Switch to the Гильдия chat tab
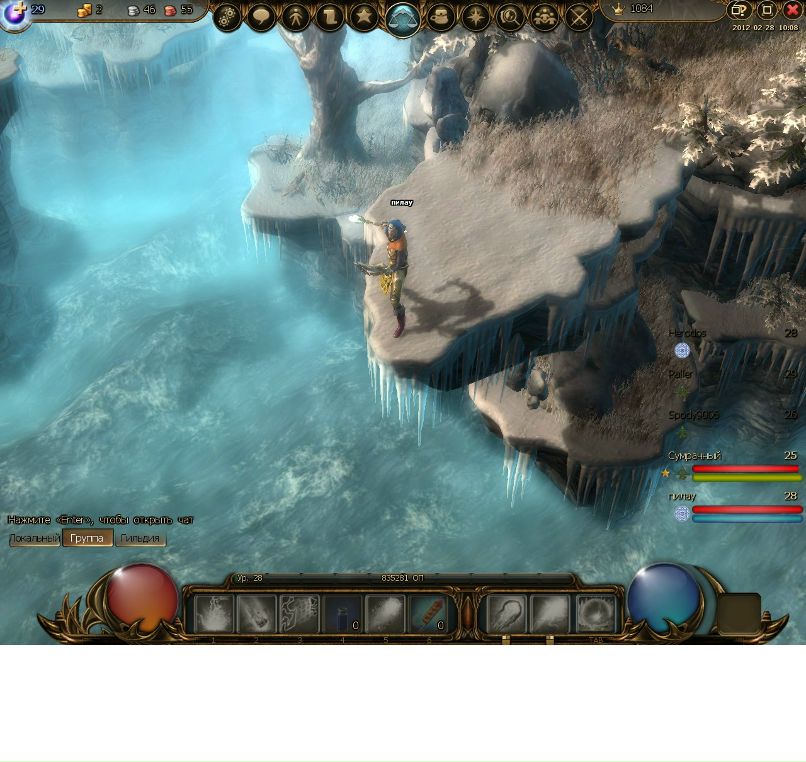This screenshot has width=806, height=762. point(140,539)
